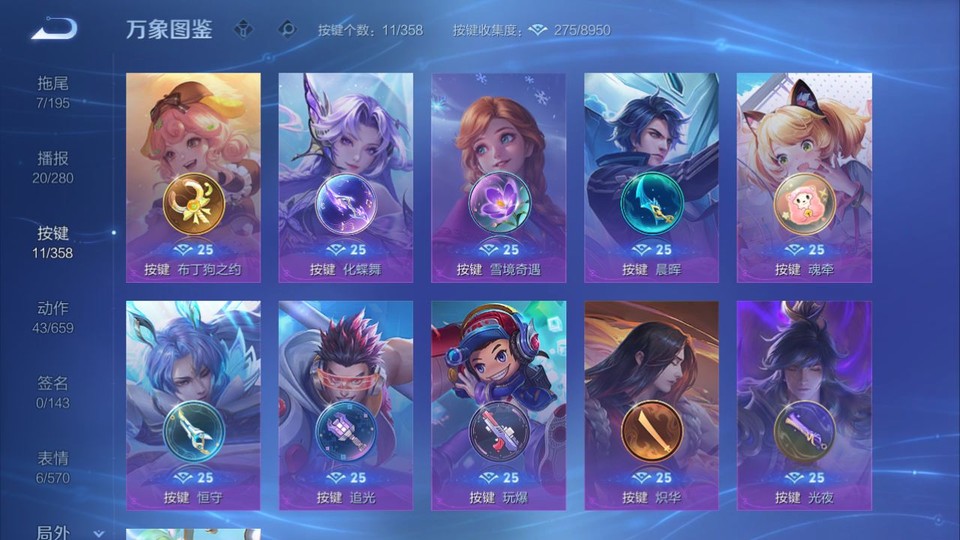Viewport: 960px width, 540px height.
Task: Open the 雪境奇遇 button skin card
Action: (x=498, y=177)
